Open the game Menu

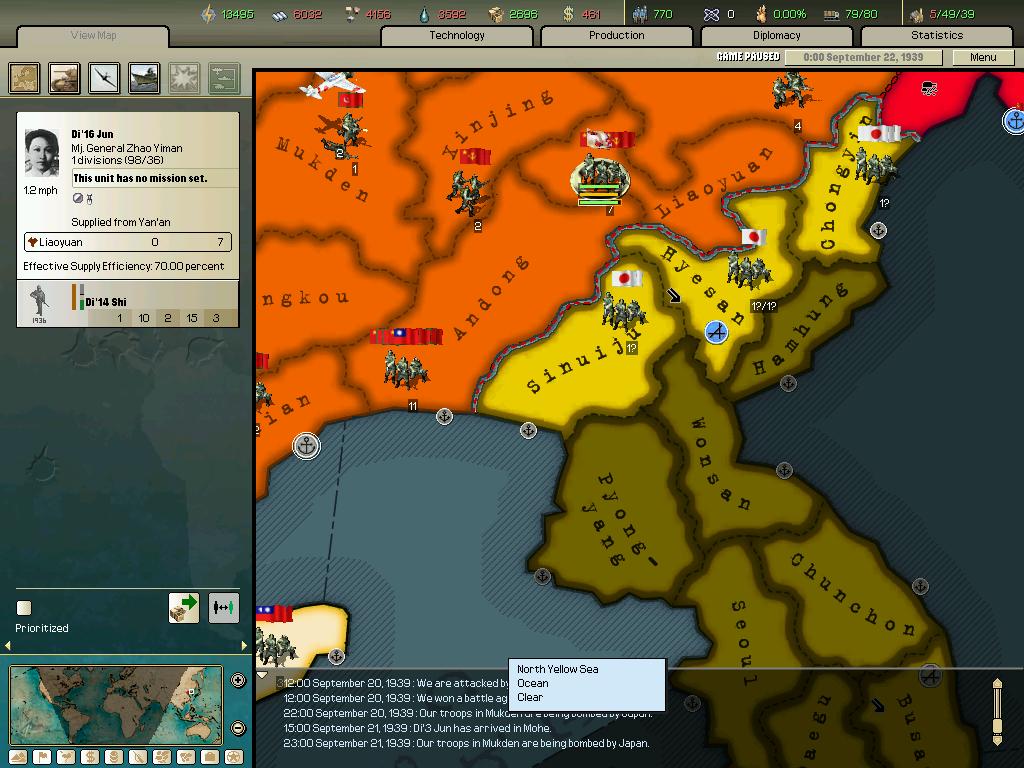(983, 57)
